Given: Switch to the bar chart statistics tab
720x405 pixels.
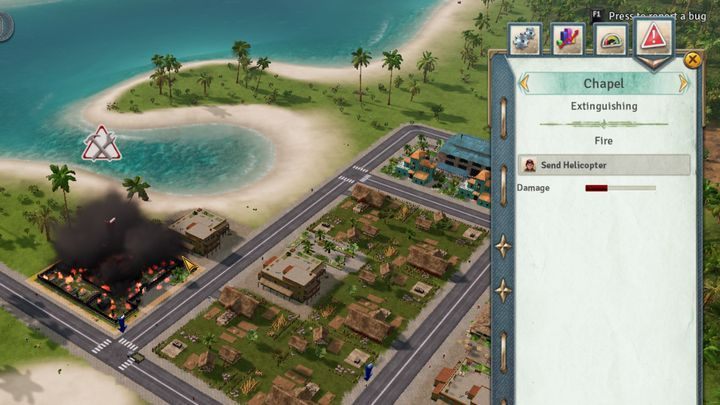Looking at the screenshot, I should tap(567, 39).
